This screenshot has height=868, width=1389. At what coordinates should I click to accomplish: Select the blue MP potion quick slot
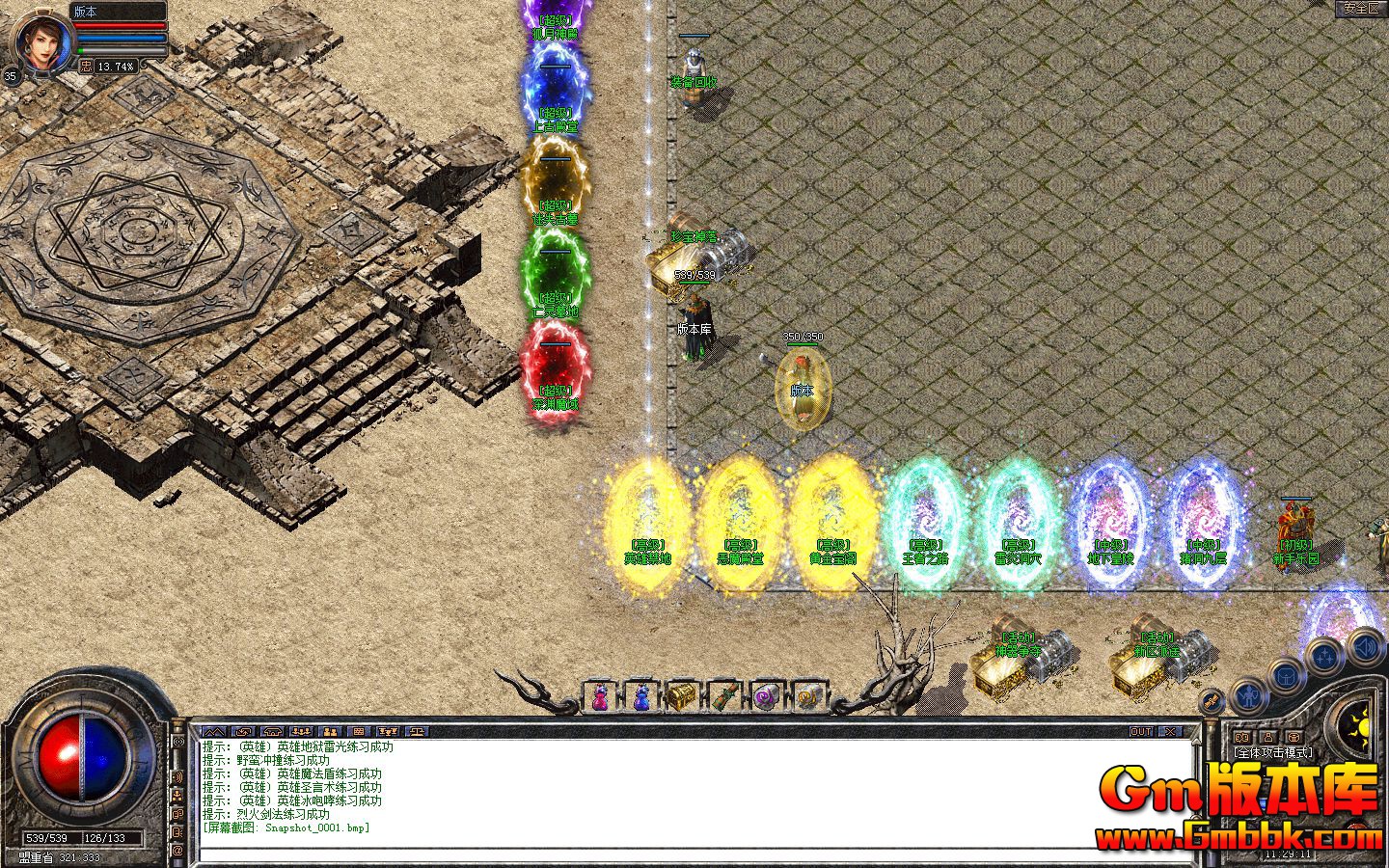point(642,696)
